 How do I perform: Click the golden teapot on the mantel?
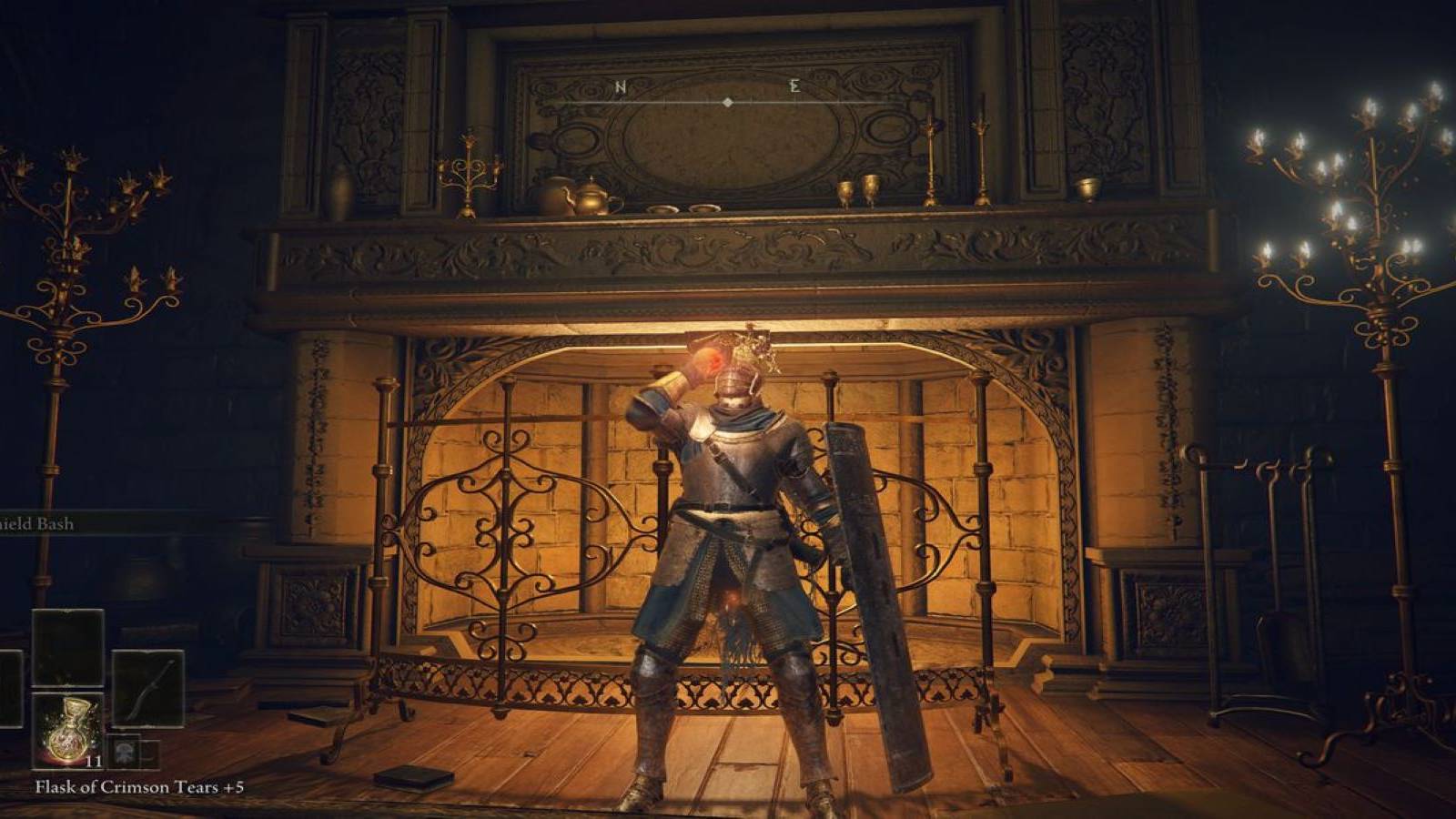591,196
